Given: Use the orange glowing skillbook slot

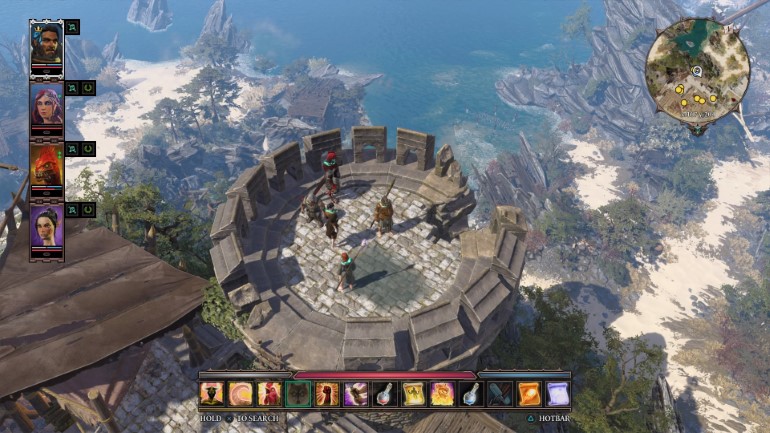Looking at the screenshot, I should [529, 394].
